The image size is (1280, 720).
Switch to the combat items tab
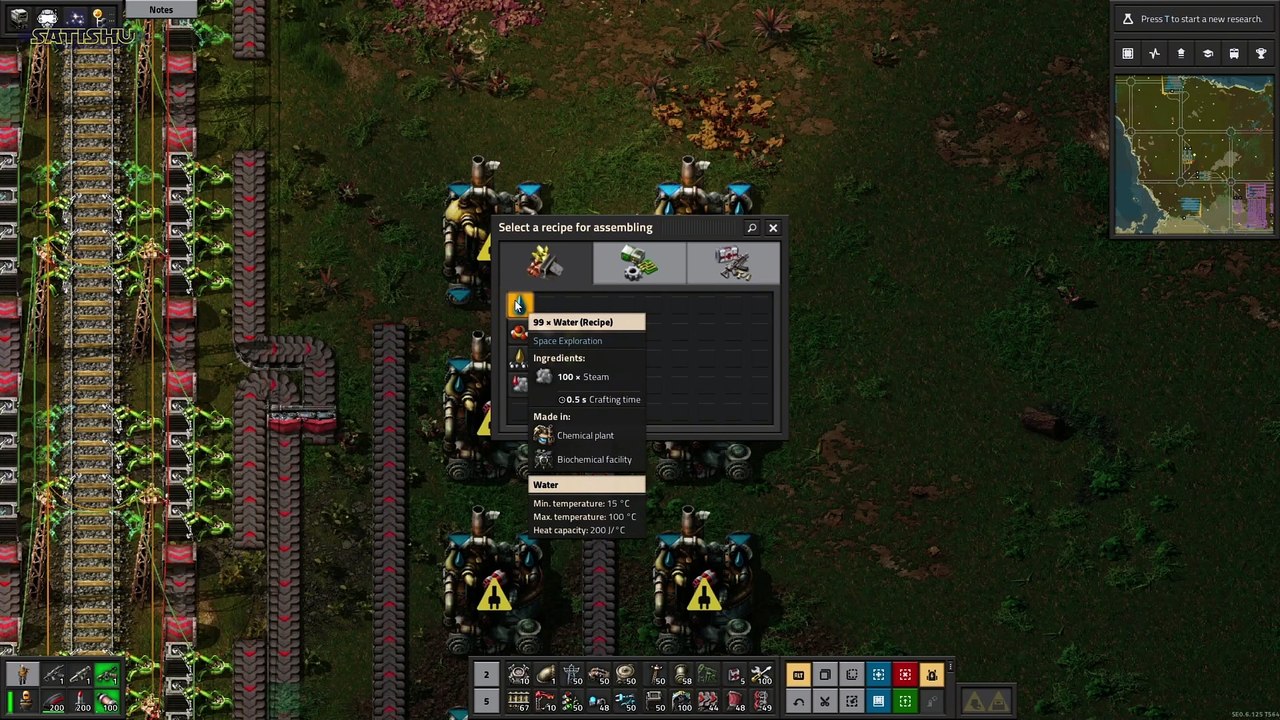pyautogui.click(x=733, y=264)
